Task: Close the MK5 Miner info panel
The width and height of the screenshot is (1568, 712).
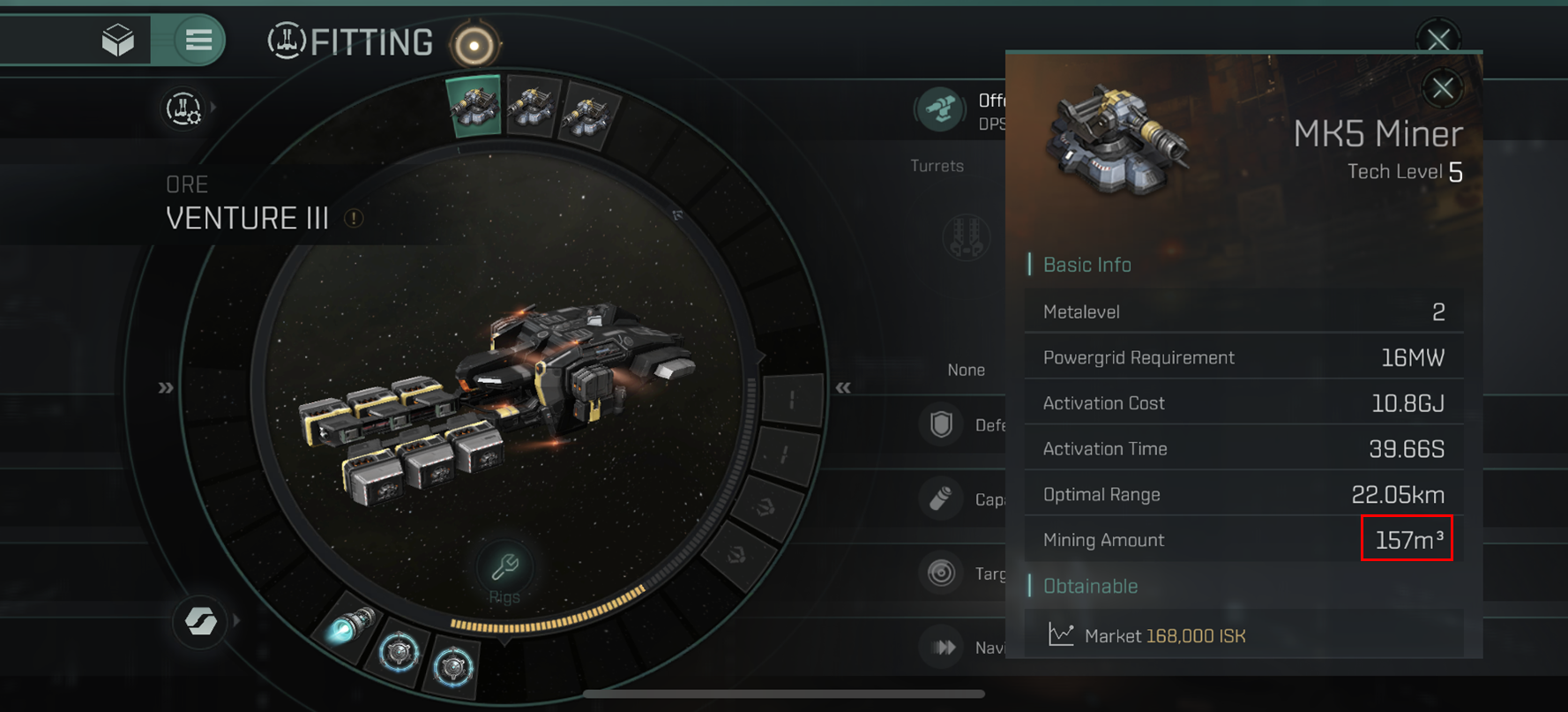Action: click(1442, 88)
